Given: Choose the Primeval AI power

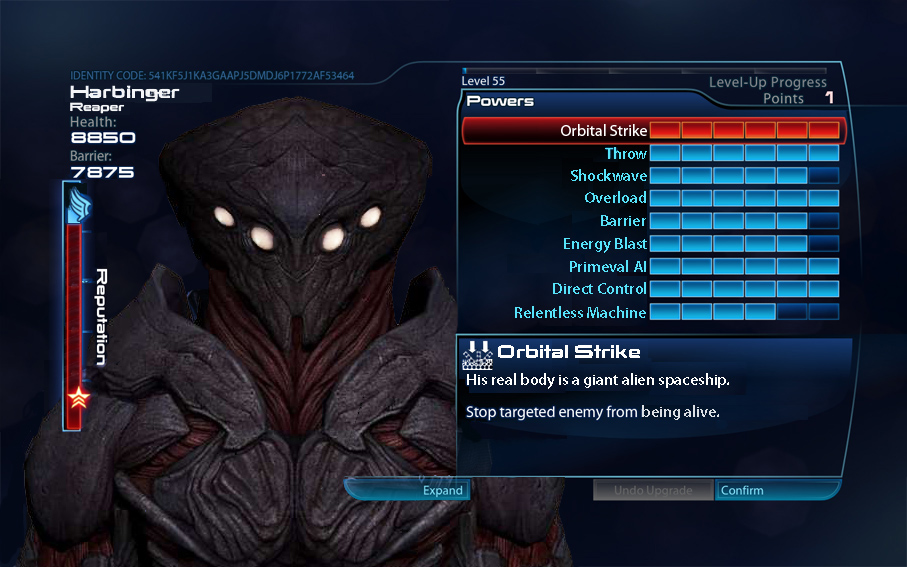Looking at the screenshot, I should [x=607, y=267].
